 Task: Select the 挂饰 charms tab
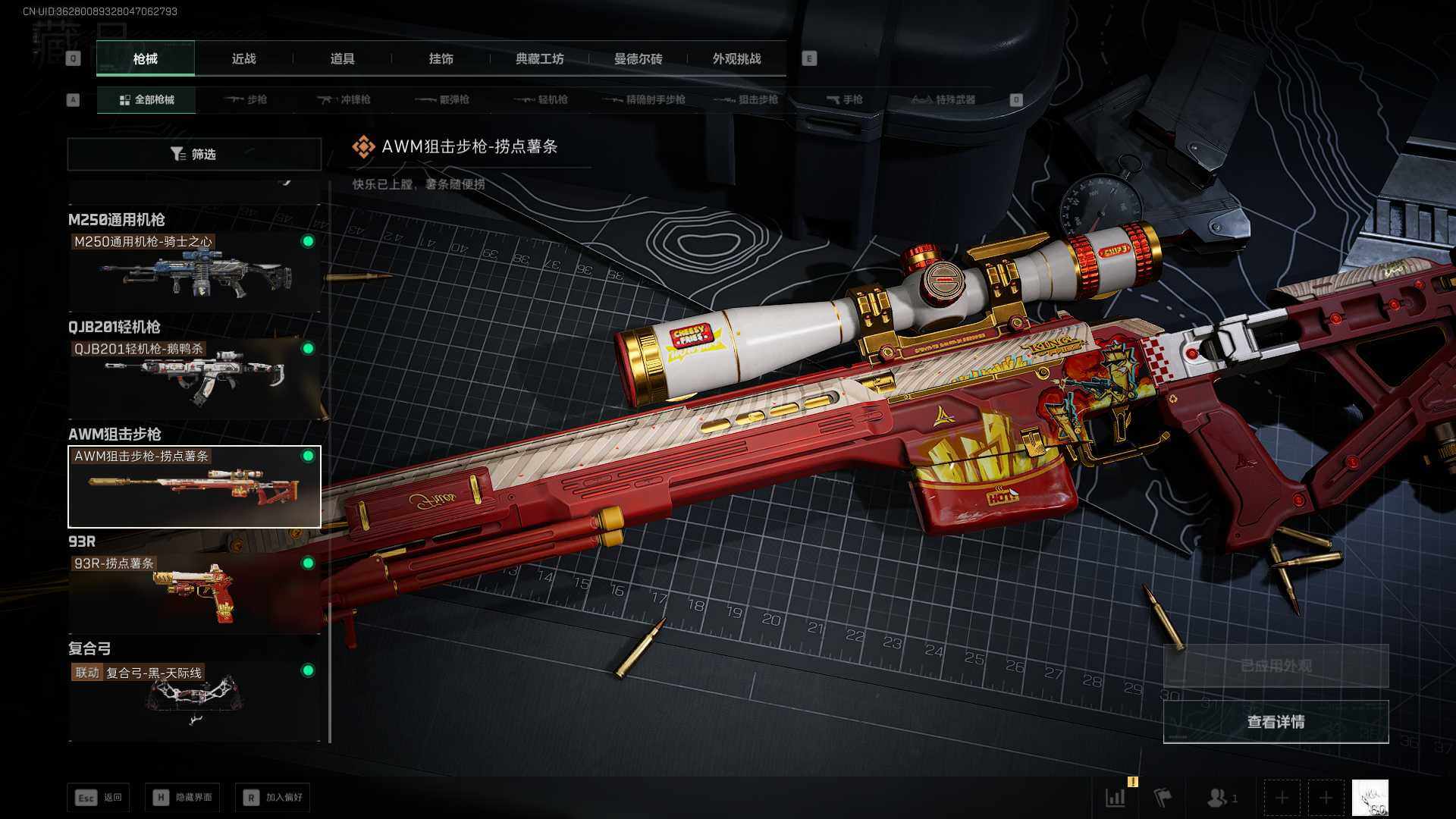click(x=441, y=59)
